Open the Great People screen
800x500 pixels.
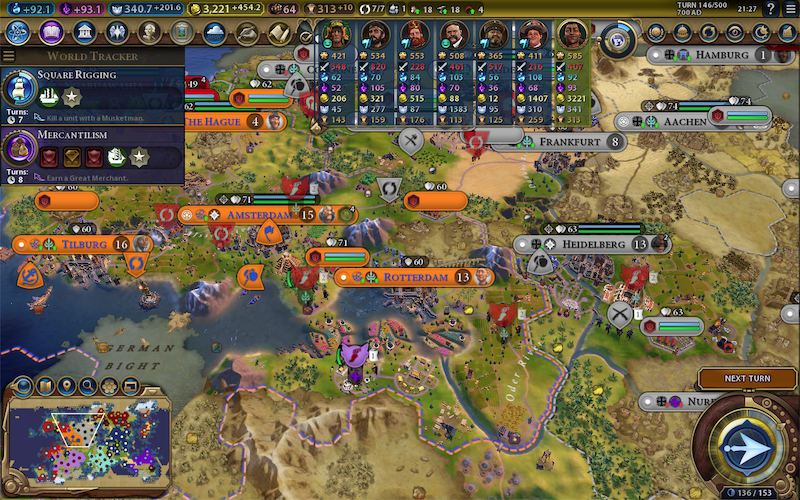(x=149, y=32)
